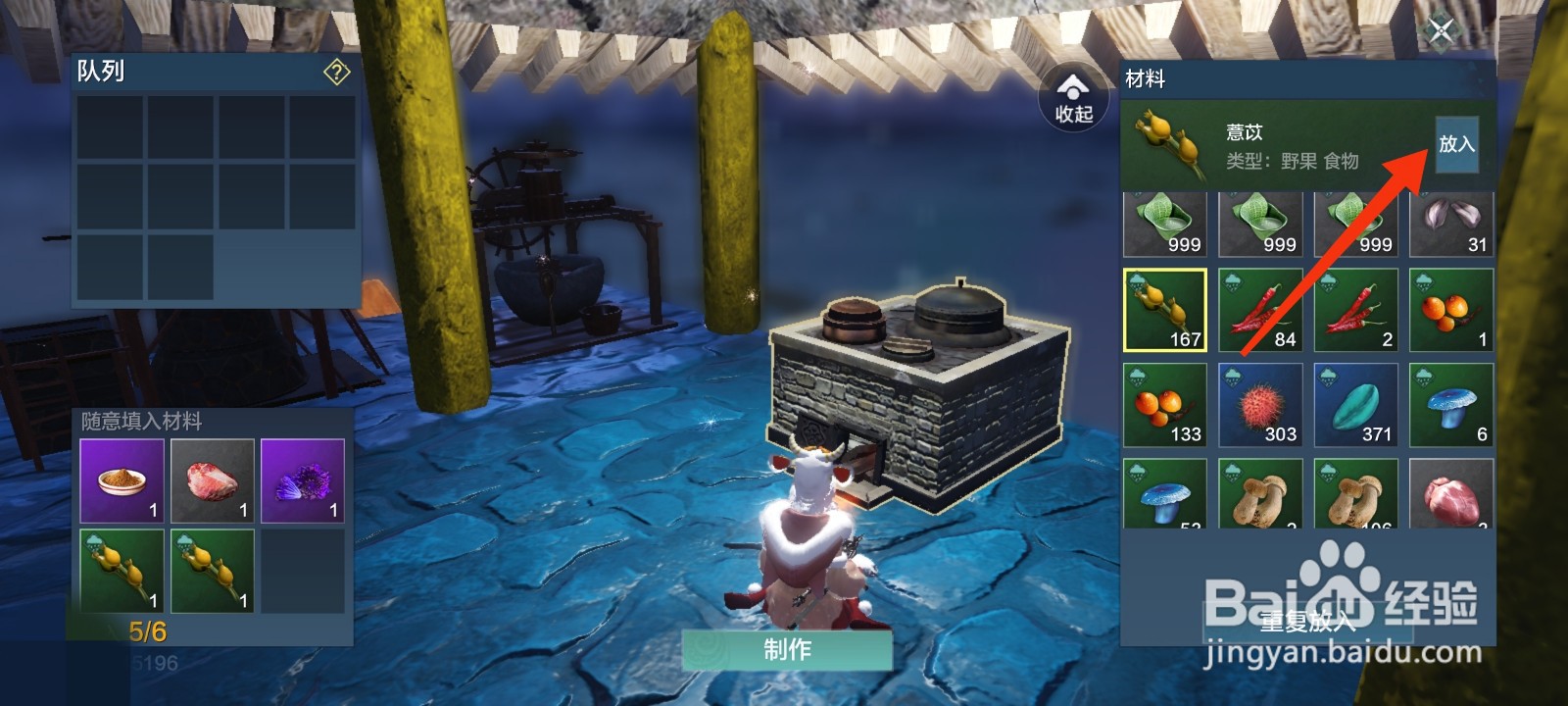Click the raw meat in the ingredient slots
Viewport: 1568px width, 706px height.
[x=213, y=480]
